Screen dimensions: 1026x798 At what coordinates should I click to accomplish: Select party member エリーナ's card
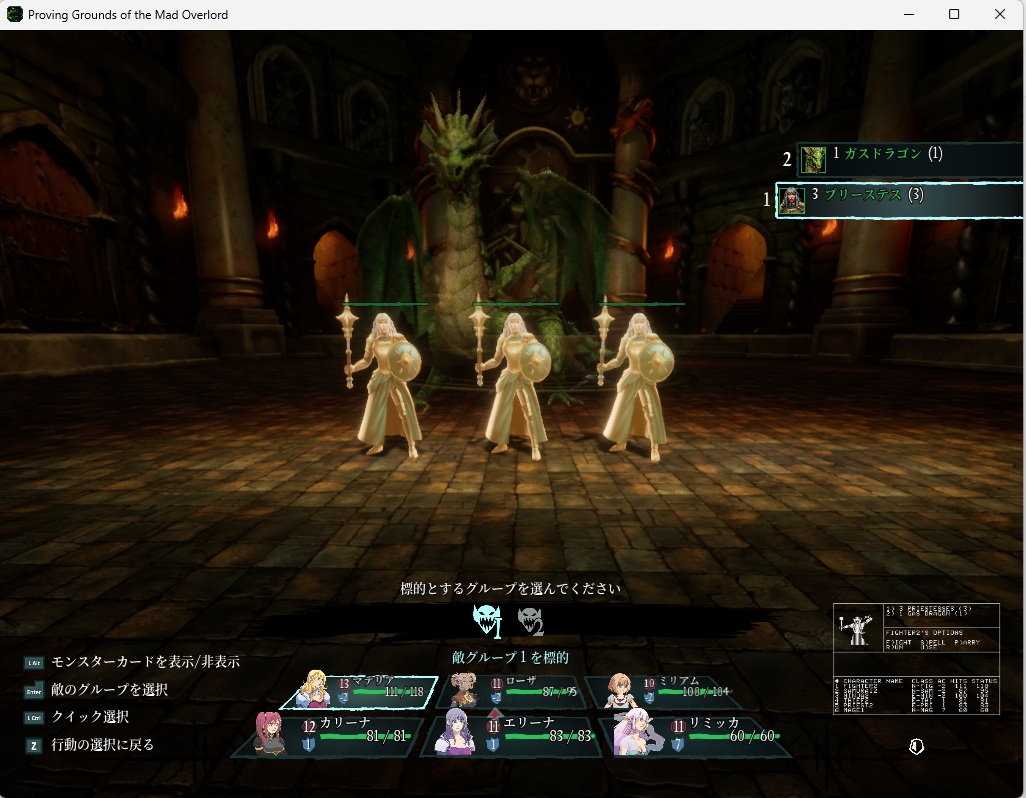point(510,737)
